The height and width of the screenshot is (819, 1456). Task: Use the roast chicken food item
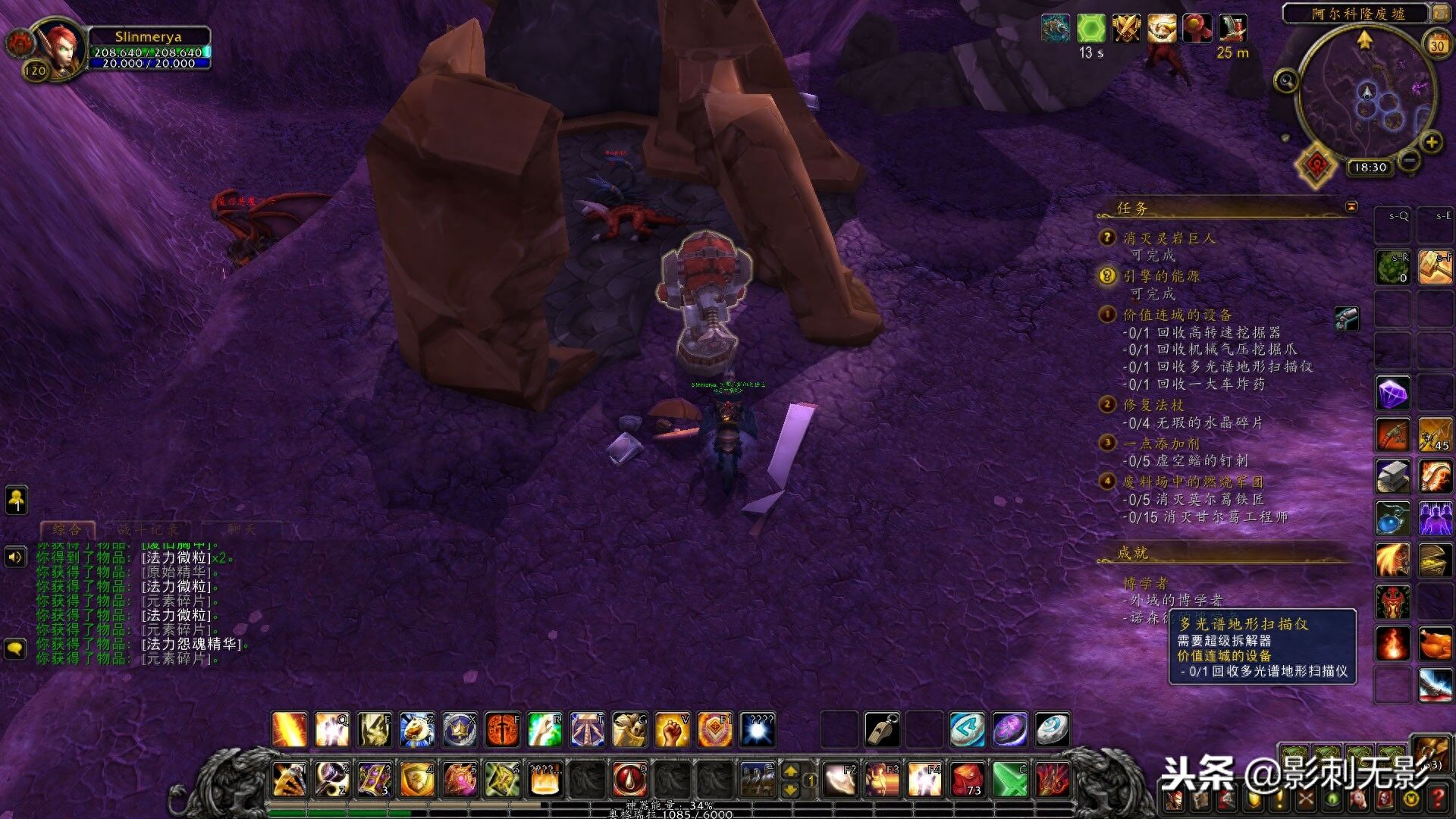(1435, 643)
